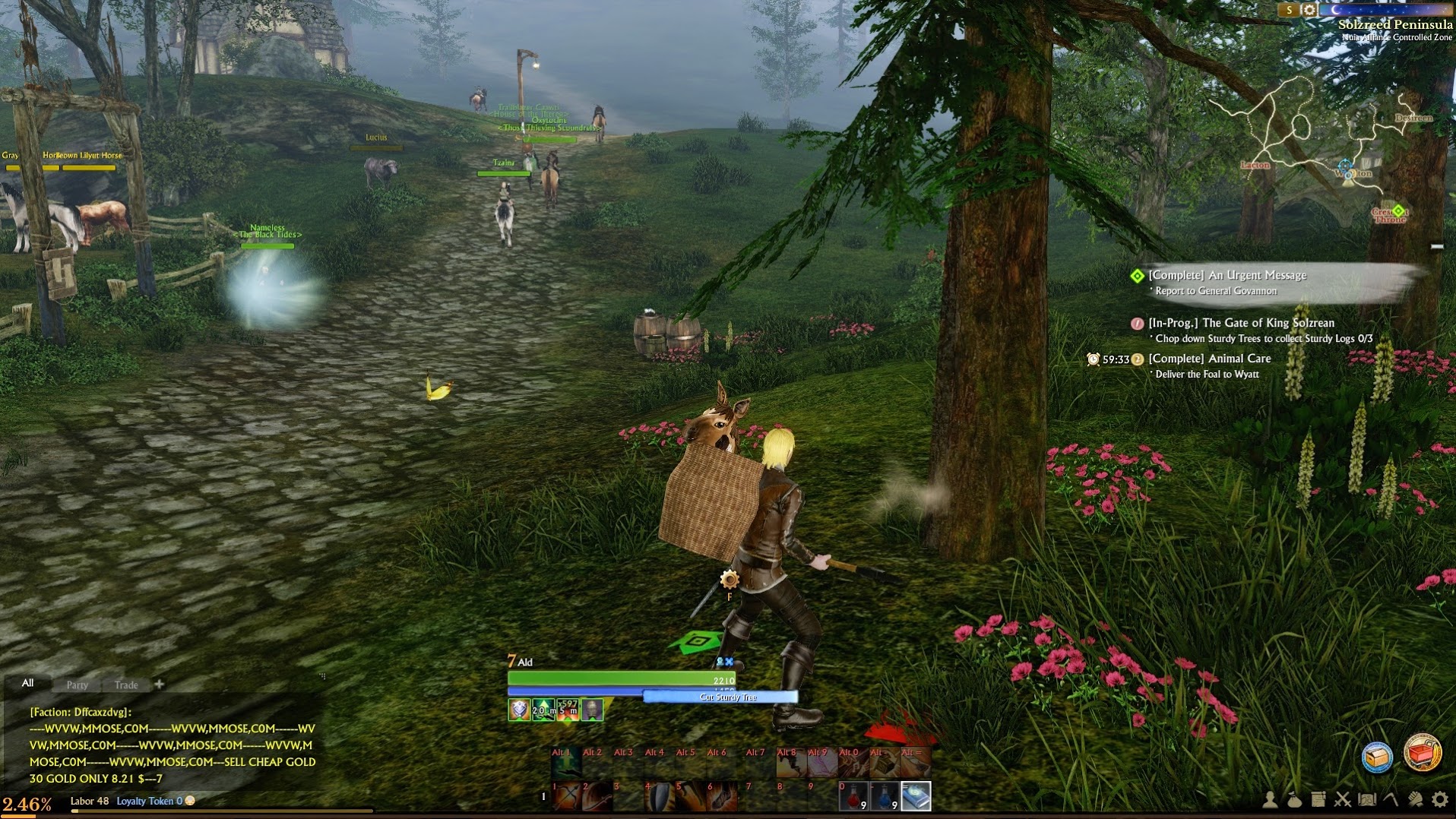Add a new chat tab with plus
This screenshot has height=819, width=1456.
159,684
